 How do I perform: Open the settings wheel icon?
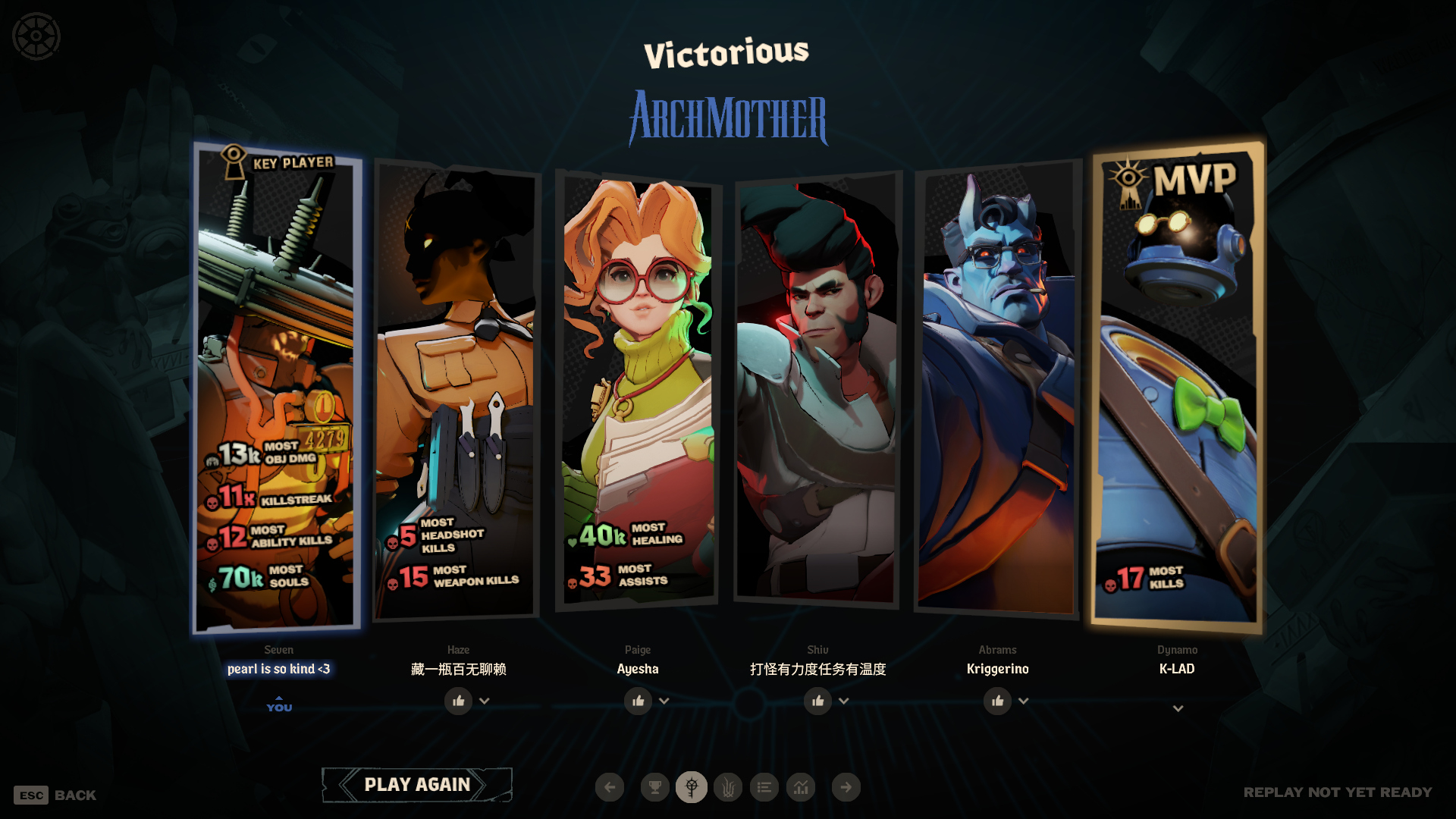pyautogui.click(x=36, y=36)
